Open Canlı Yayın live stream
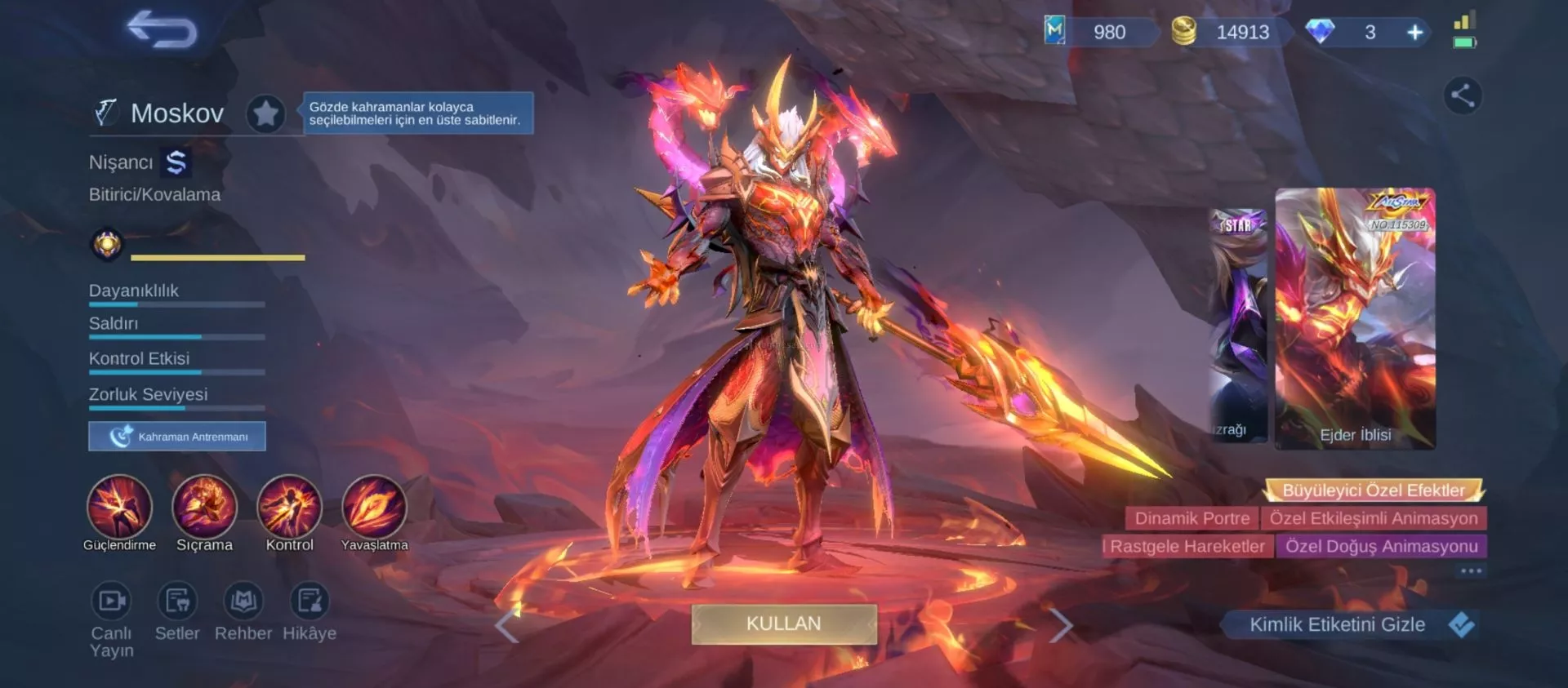This screenshot has width=1568, height=688. pos(111,601)
